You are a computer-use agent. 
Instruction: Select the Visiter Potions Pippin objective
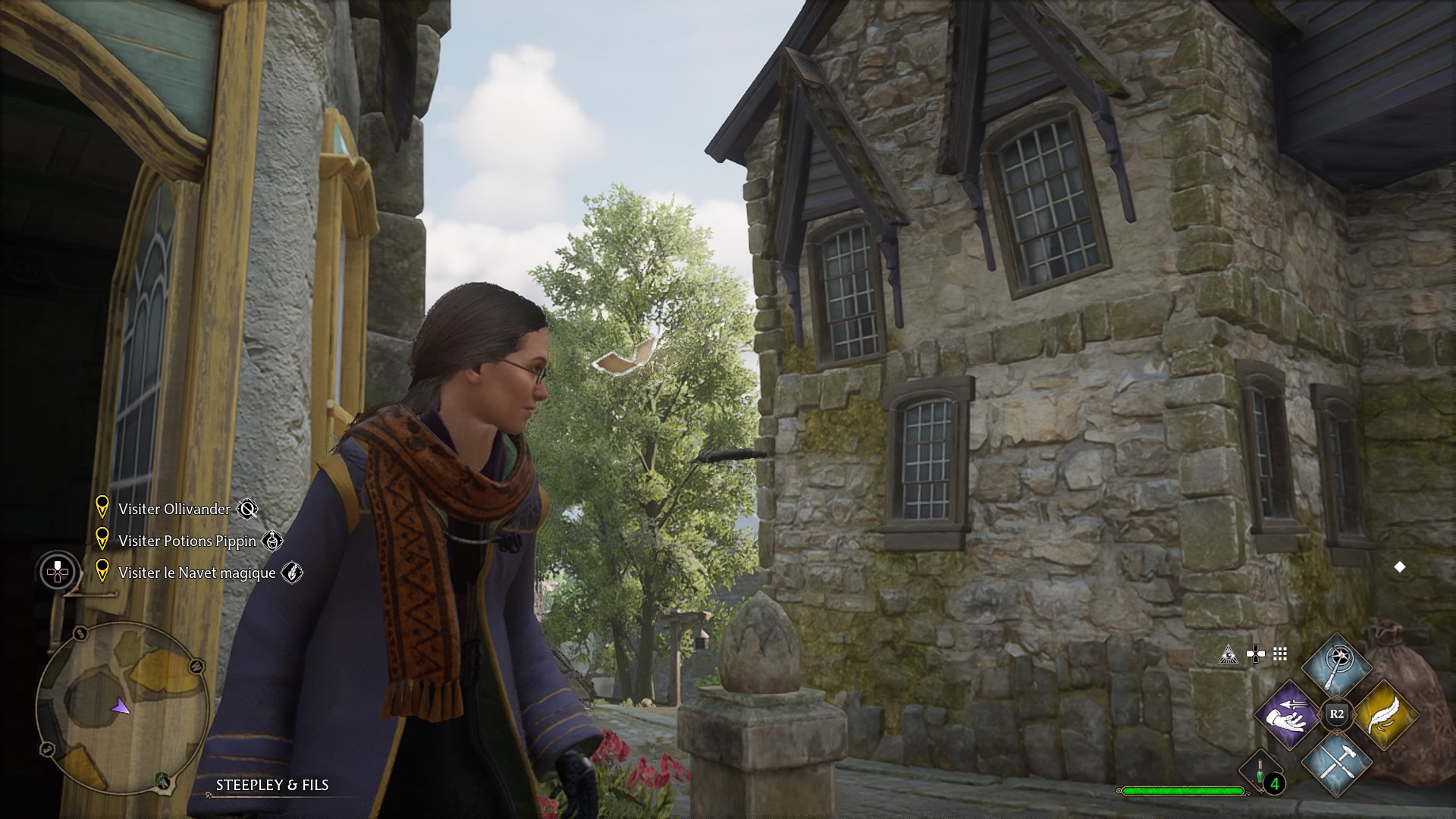coord(187,541)
